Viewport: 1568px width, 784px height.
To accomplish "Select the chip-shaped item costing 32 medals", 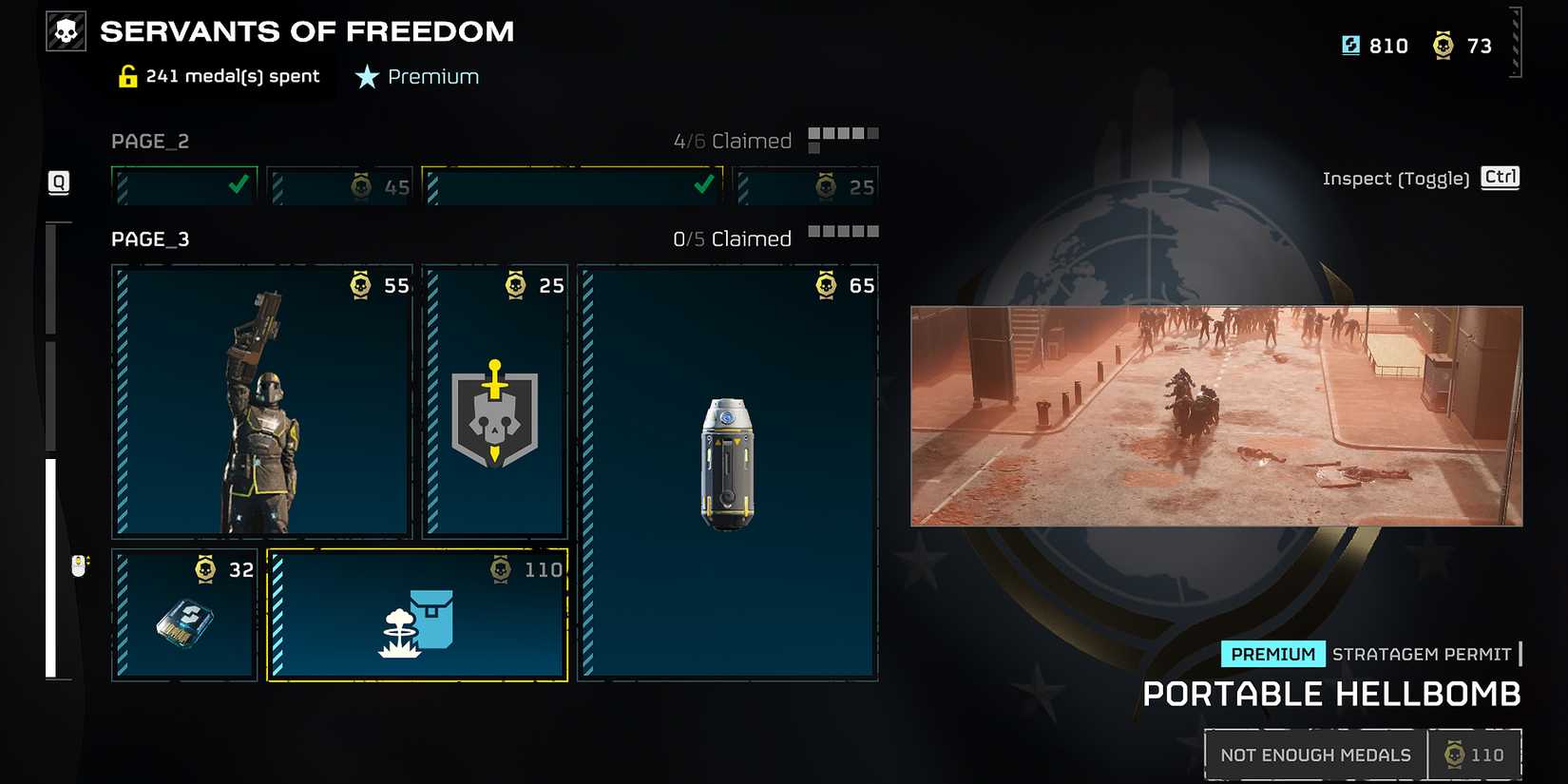I will pos(183,622).
